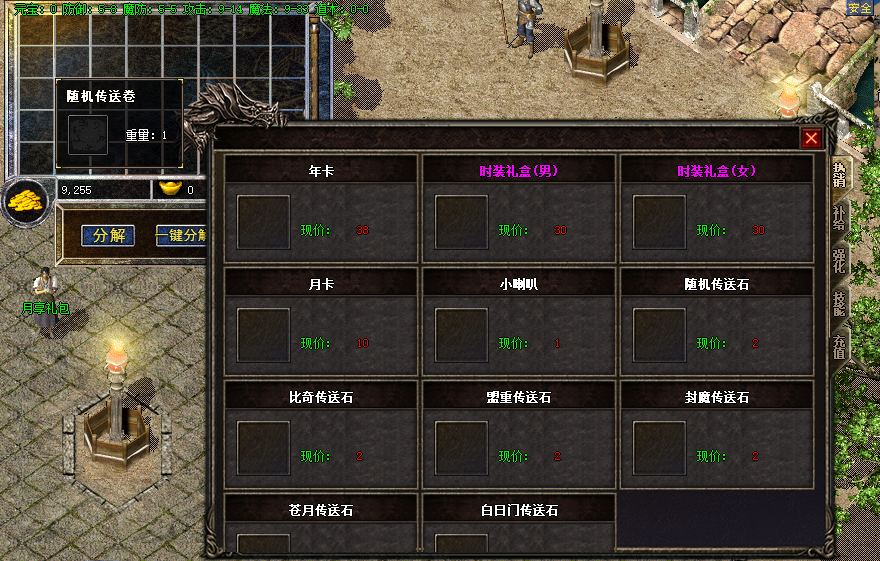This screenshot has width=880, height=561.
Task: Select the 月卡 shop item
Action: pos(264,335)
